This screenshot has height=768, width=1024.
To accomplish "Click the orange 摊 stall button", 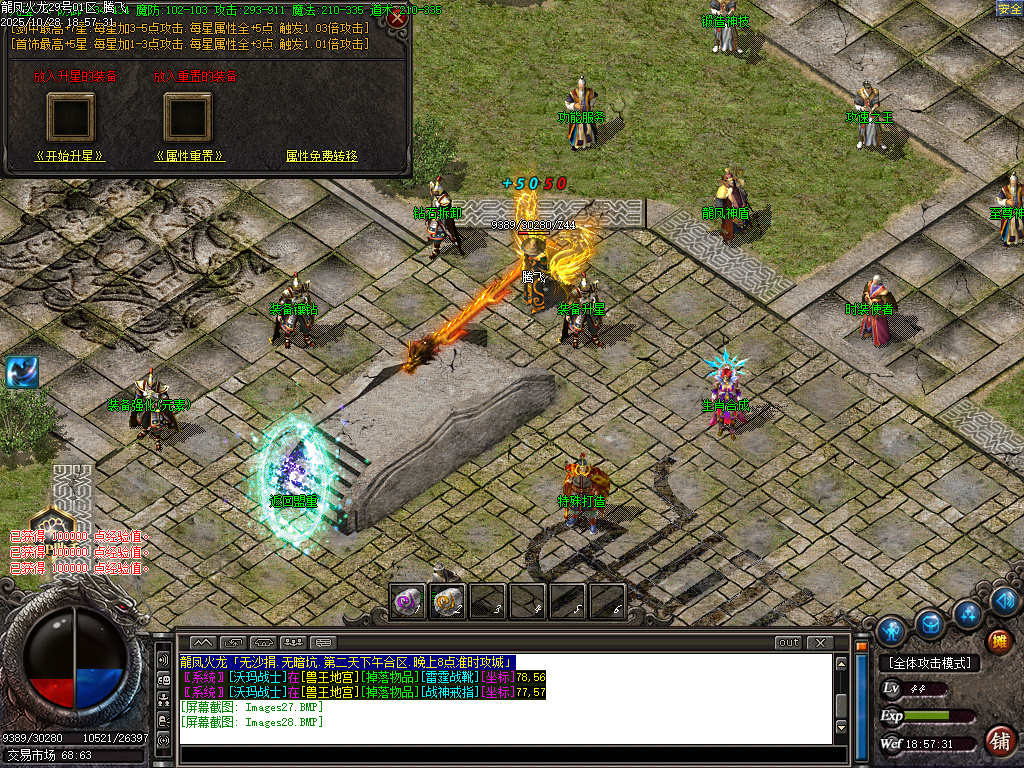I will (x=998, y=641).
